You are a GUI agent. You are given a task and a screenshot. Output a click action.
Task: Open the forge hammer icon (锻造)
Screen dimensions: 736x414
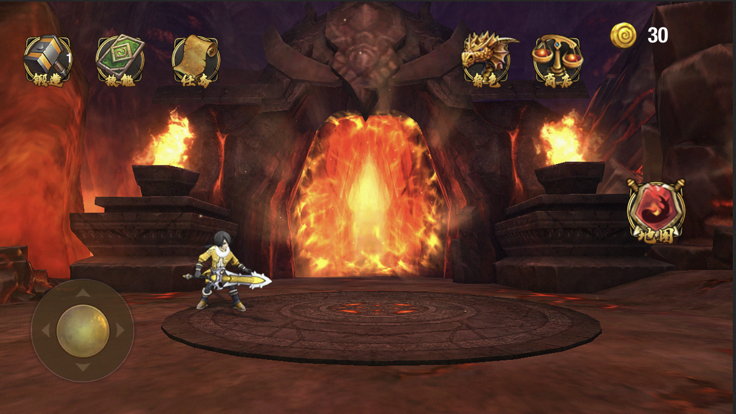(48, 58)
